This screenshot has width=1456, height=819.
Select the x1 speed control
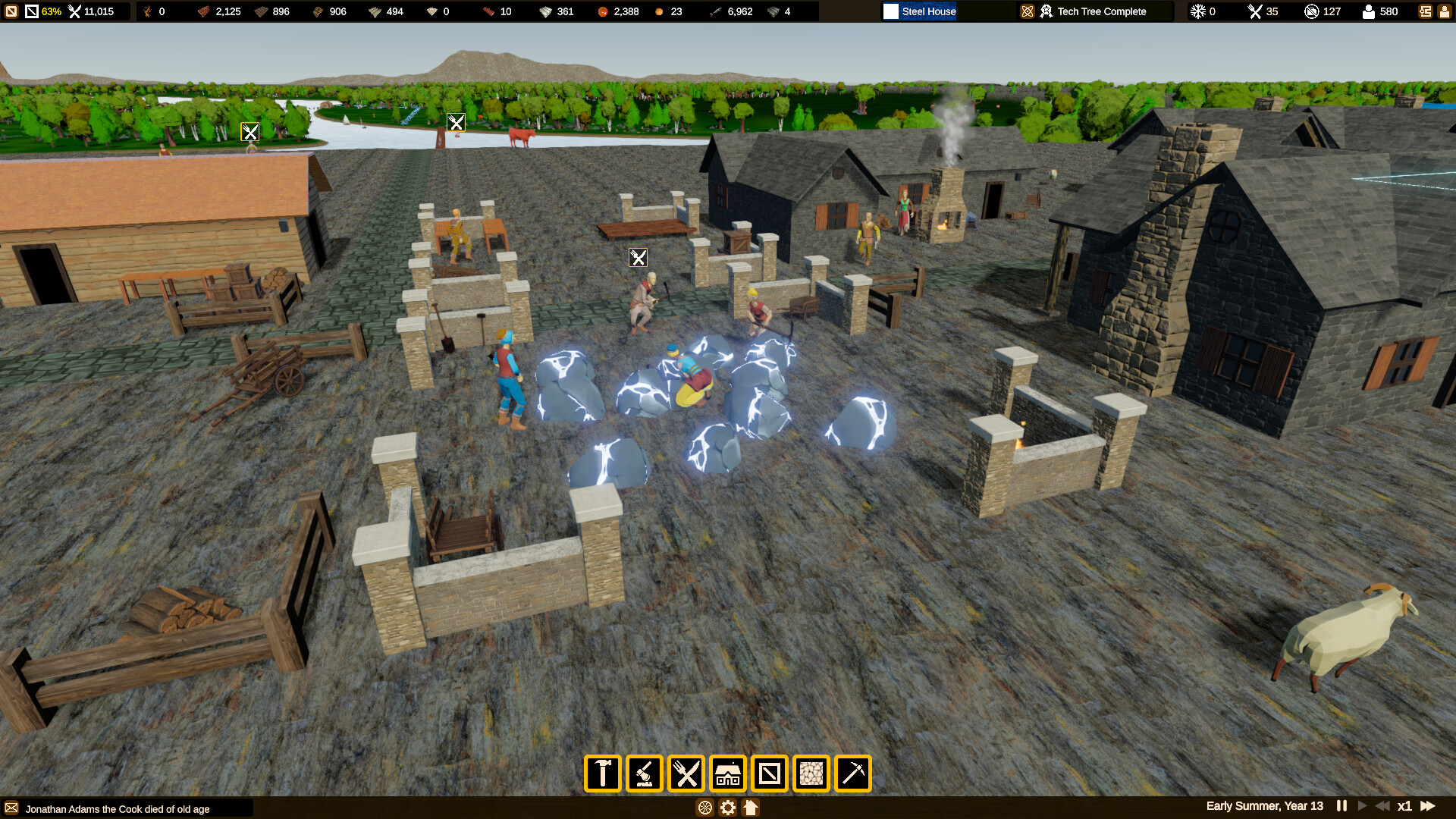[x=1404, y=806]
